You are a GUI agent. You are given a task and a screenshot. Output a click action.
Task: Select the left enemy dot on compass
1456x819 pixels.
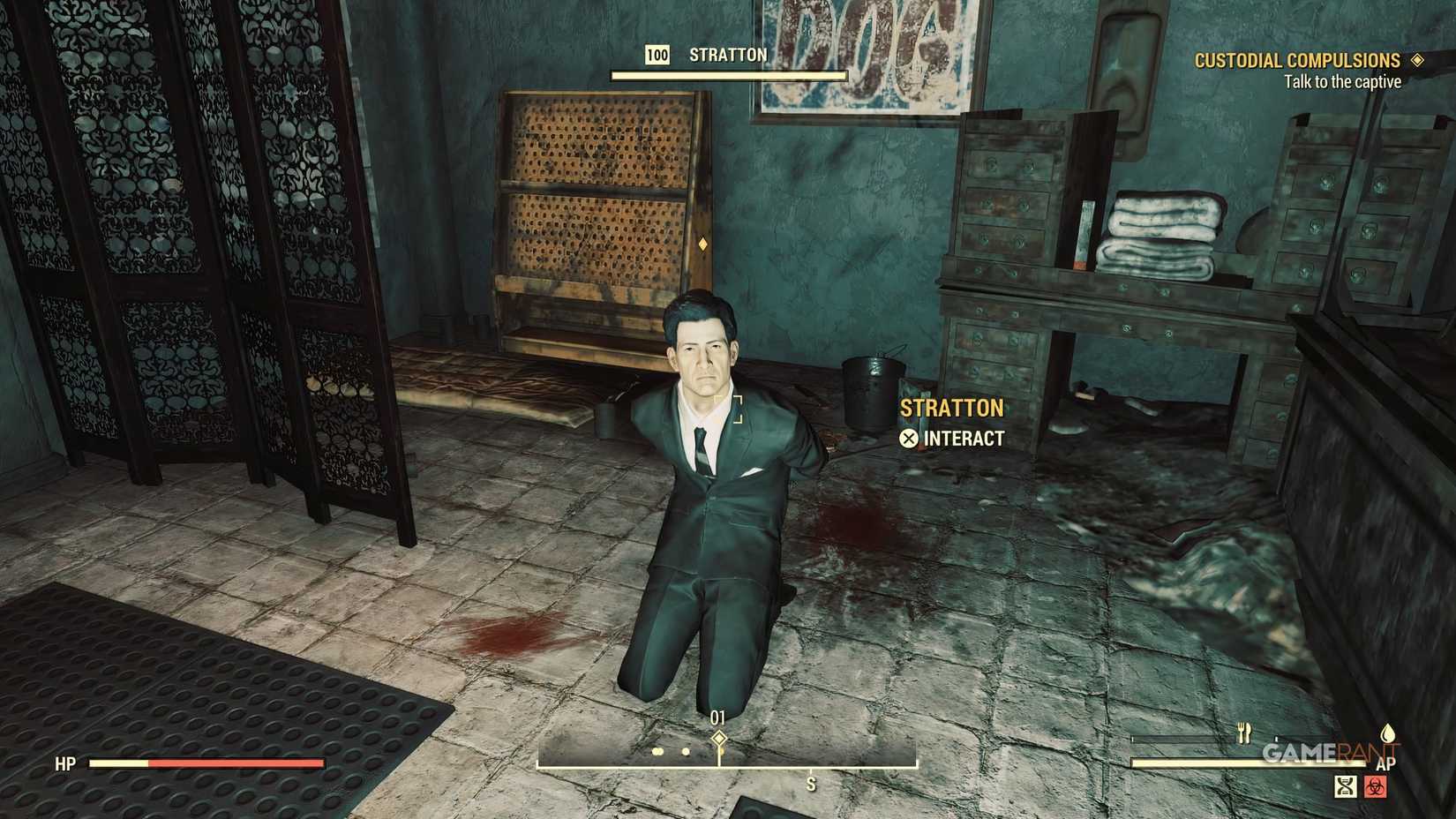click(657, 751)
